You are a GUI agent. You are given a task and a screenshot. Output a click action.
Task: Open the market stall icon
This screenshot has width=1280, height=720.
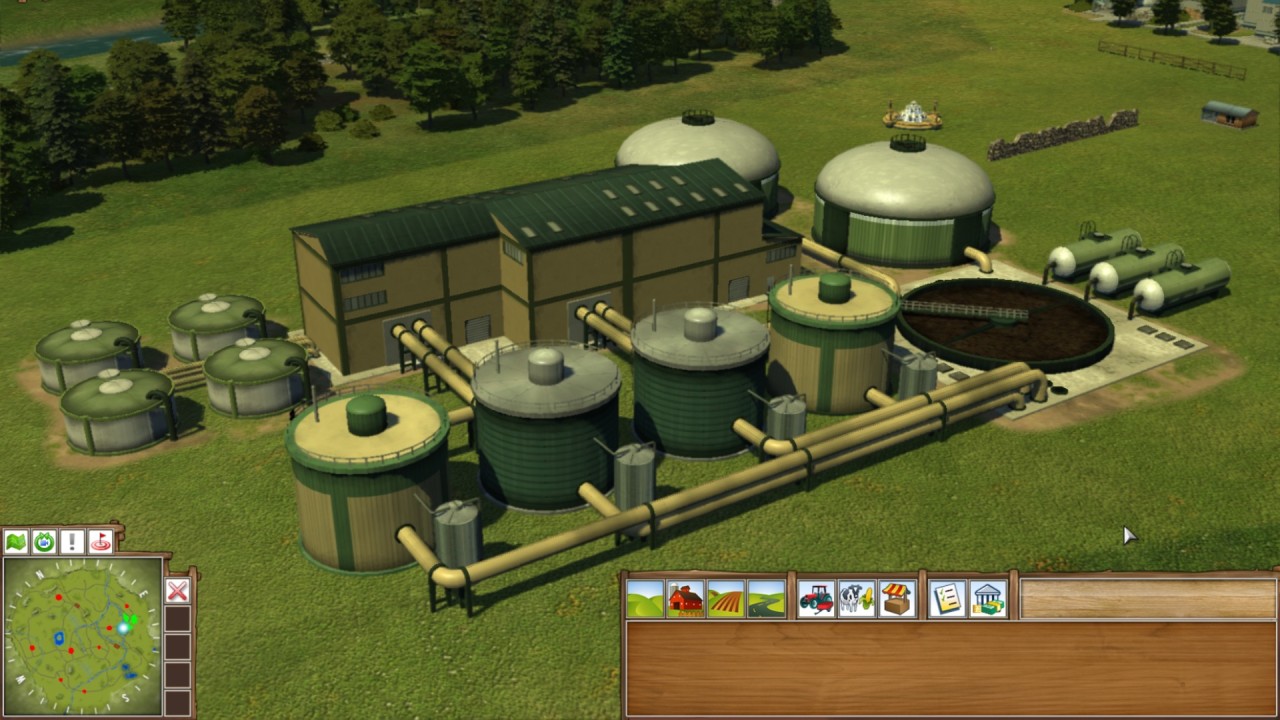tap(897, 599)
